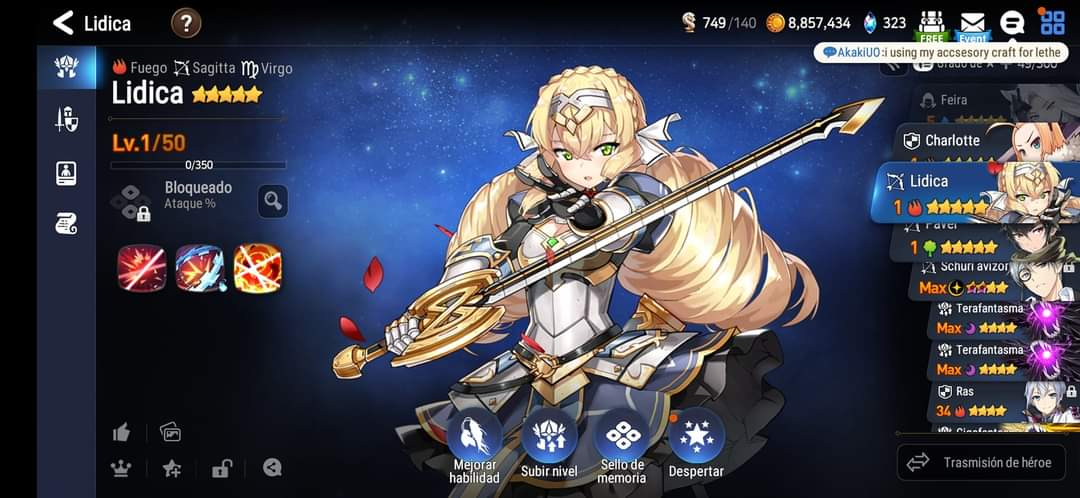Open the portrait card tab
The width and height of the screenshot is (1080, 498).
coord(66,172)
